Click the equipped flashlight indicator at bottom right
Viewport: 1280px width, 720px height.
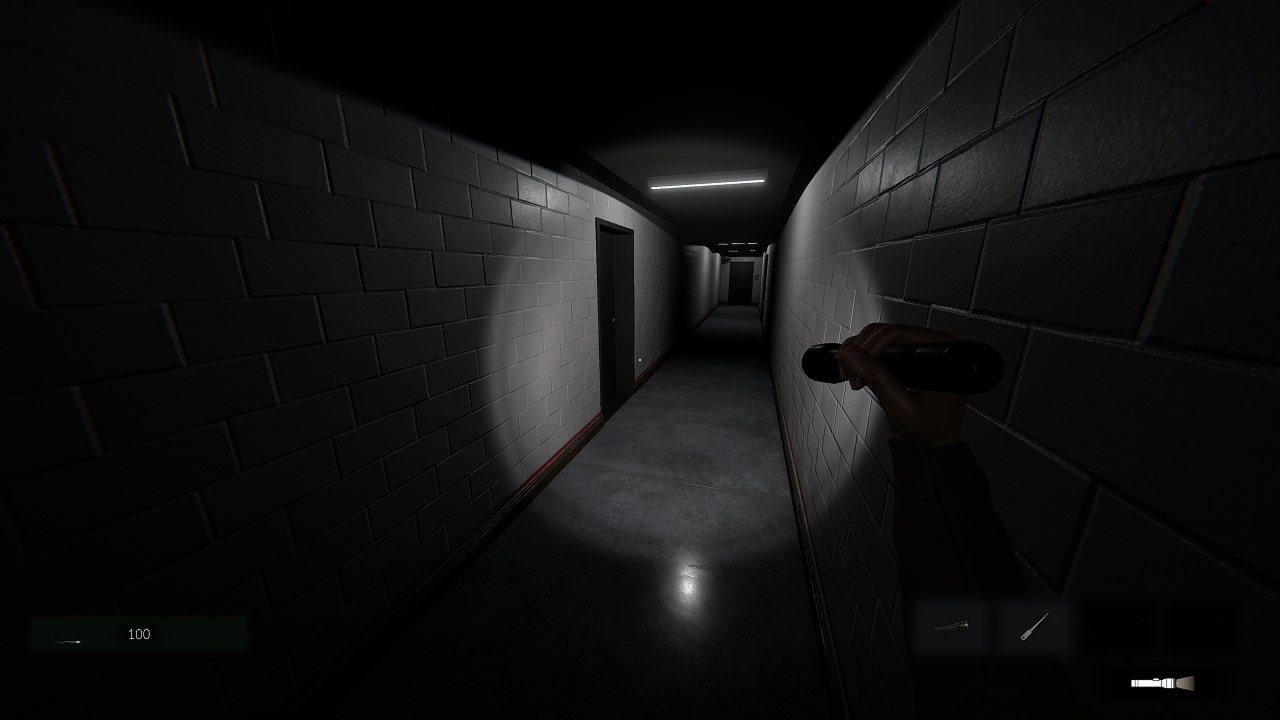click(1160, 683)
